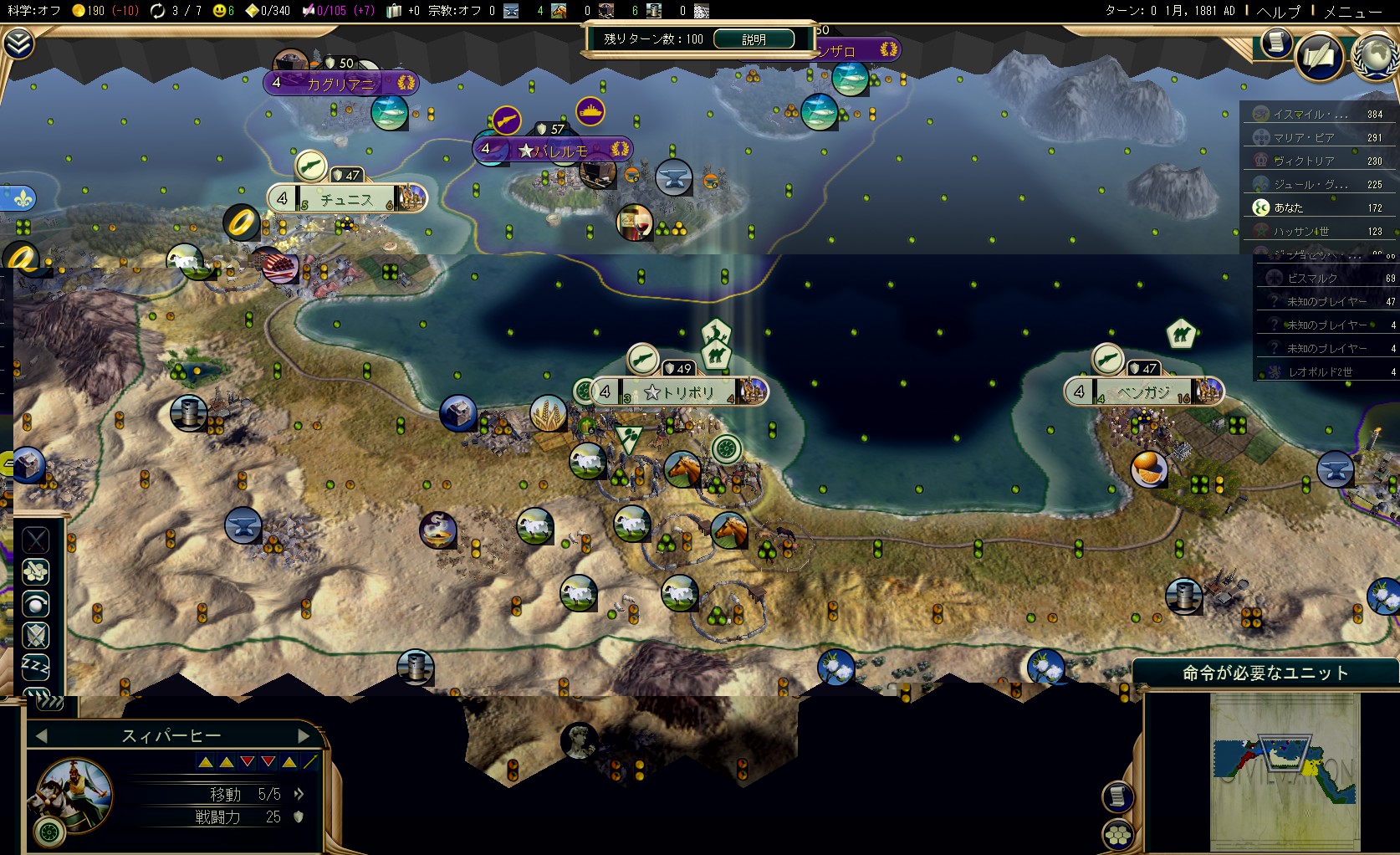Open the hexagon map options button
This screenshot has height=855, width=1400.
tap(1117, 834)
